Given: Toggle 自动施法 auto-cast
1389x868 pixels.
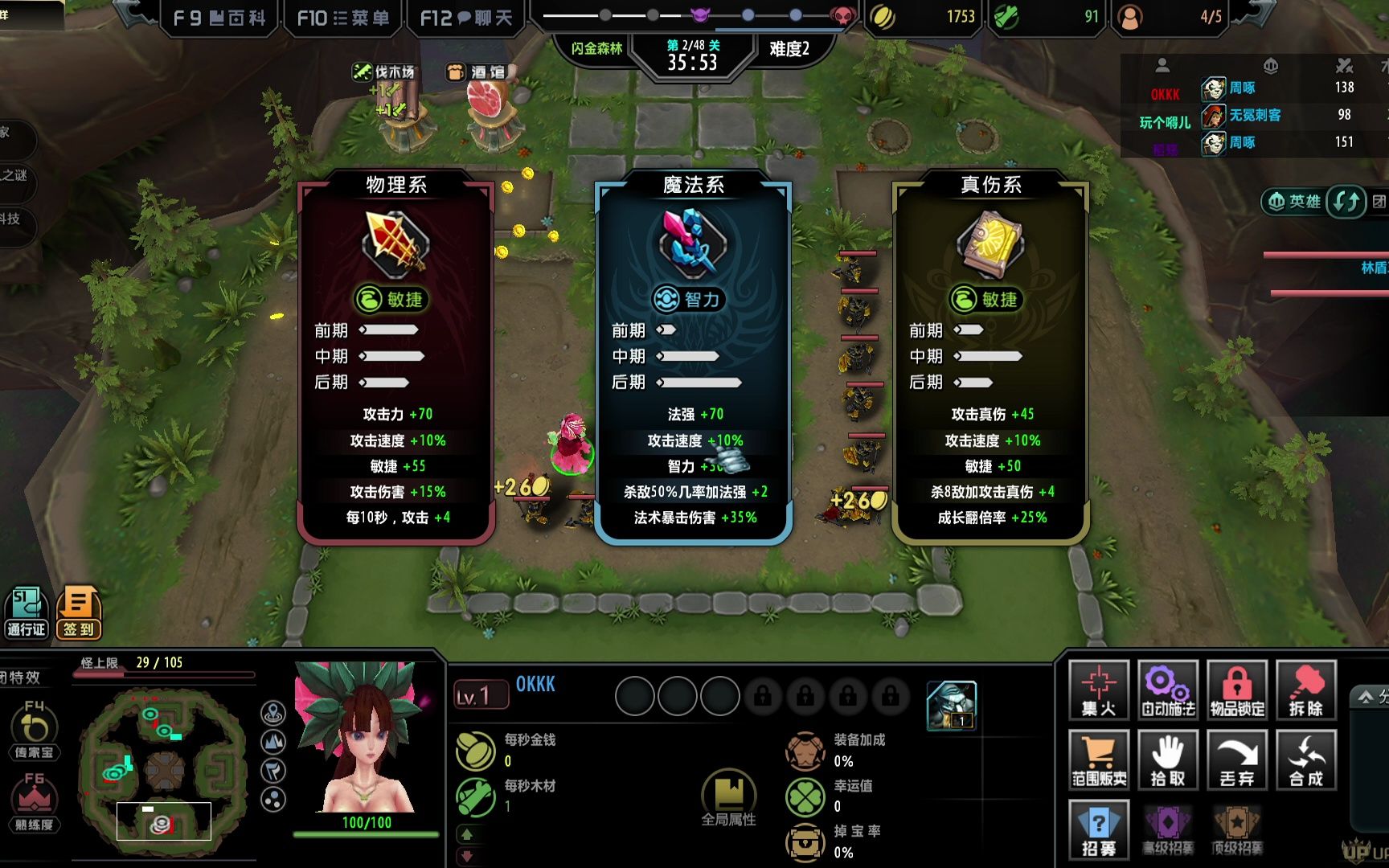Looking at the screenshot, I should coord(1168,690).
